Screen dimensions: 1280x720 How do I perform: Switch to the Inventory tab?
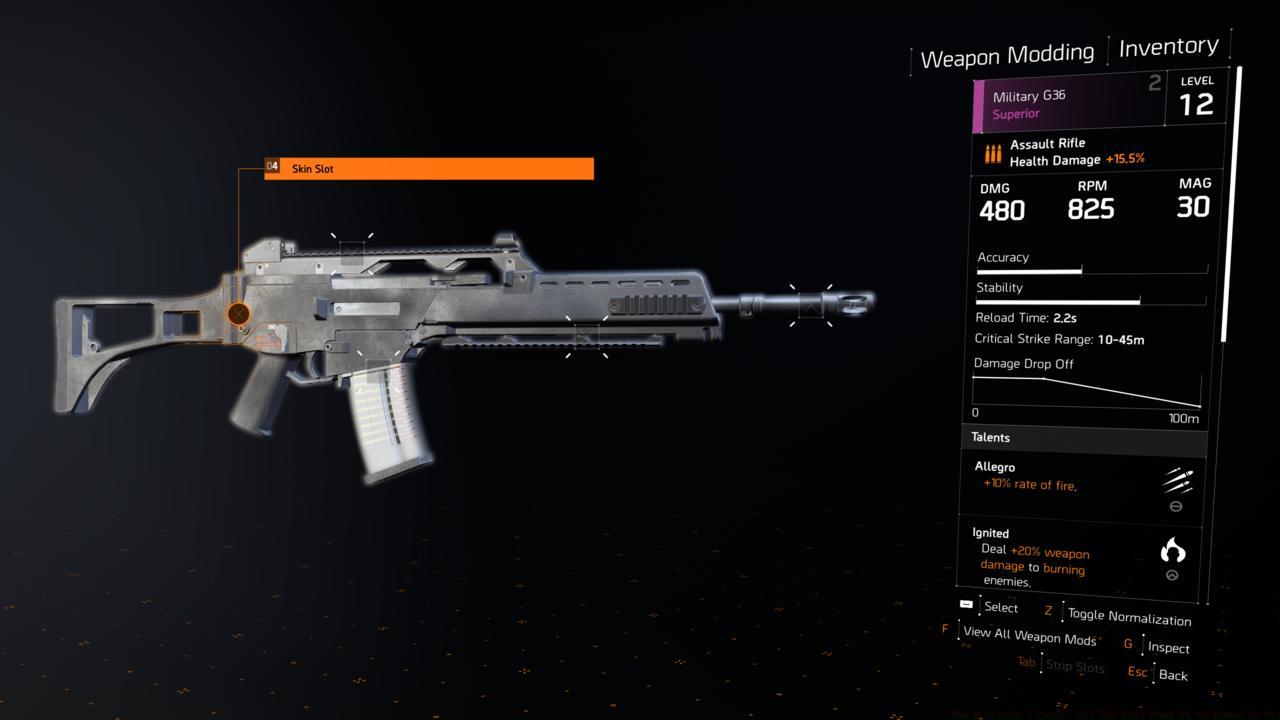click(1170, 45)
